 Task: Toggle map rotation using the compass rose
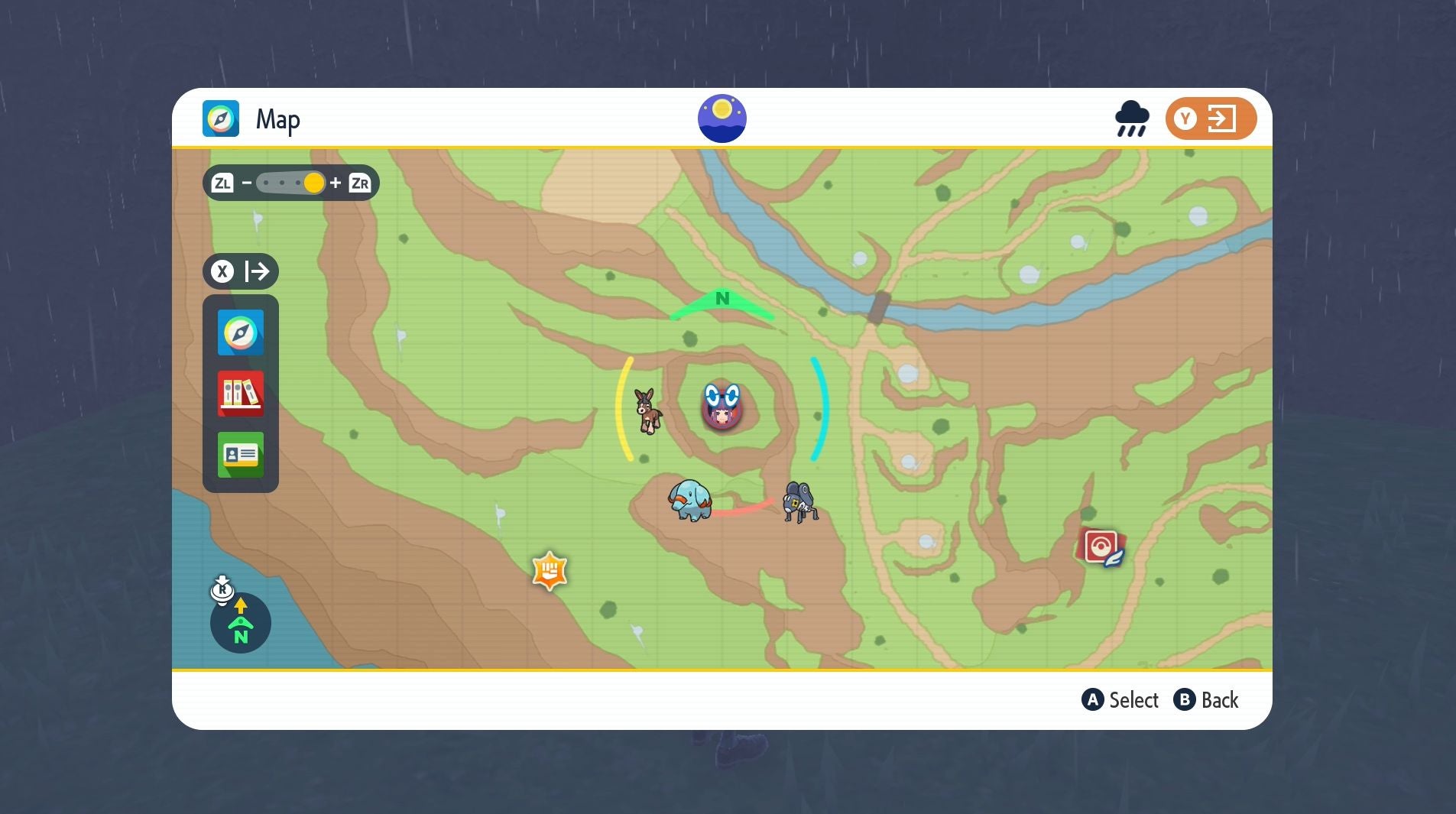[240, 623]
